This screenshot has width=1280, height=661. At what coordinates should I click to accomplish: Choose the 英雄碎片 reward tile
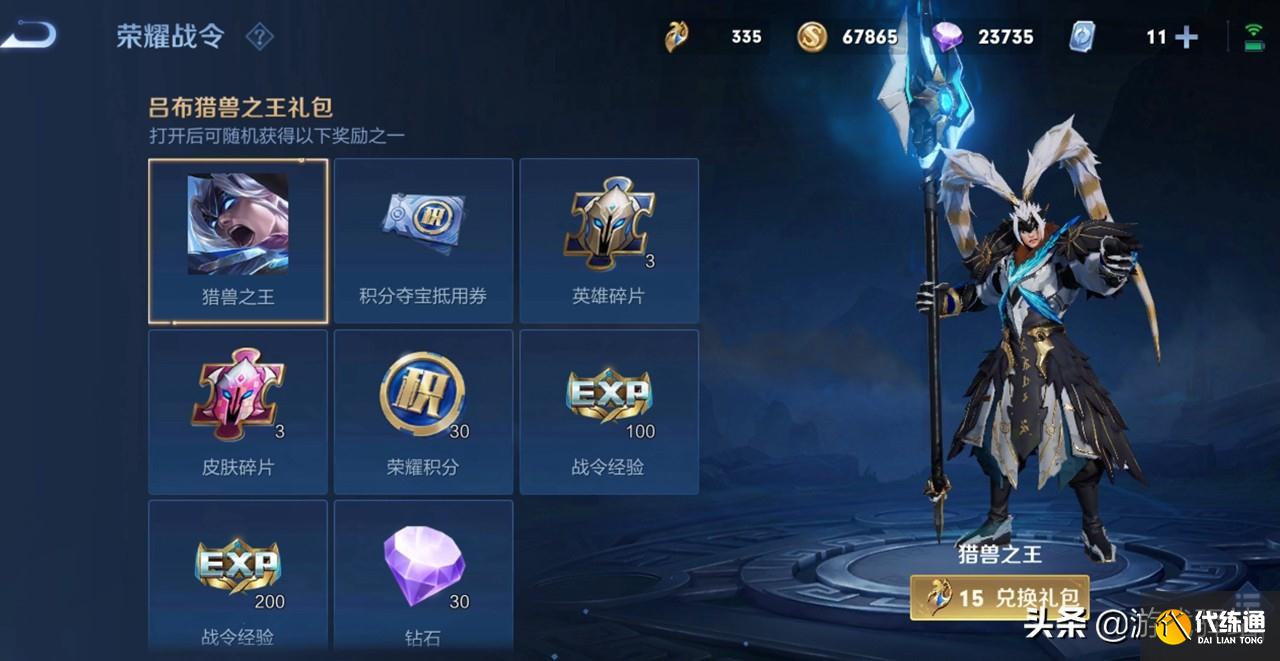point(609,241)
